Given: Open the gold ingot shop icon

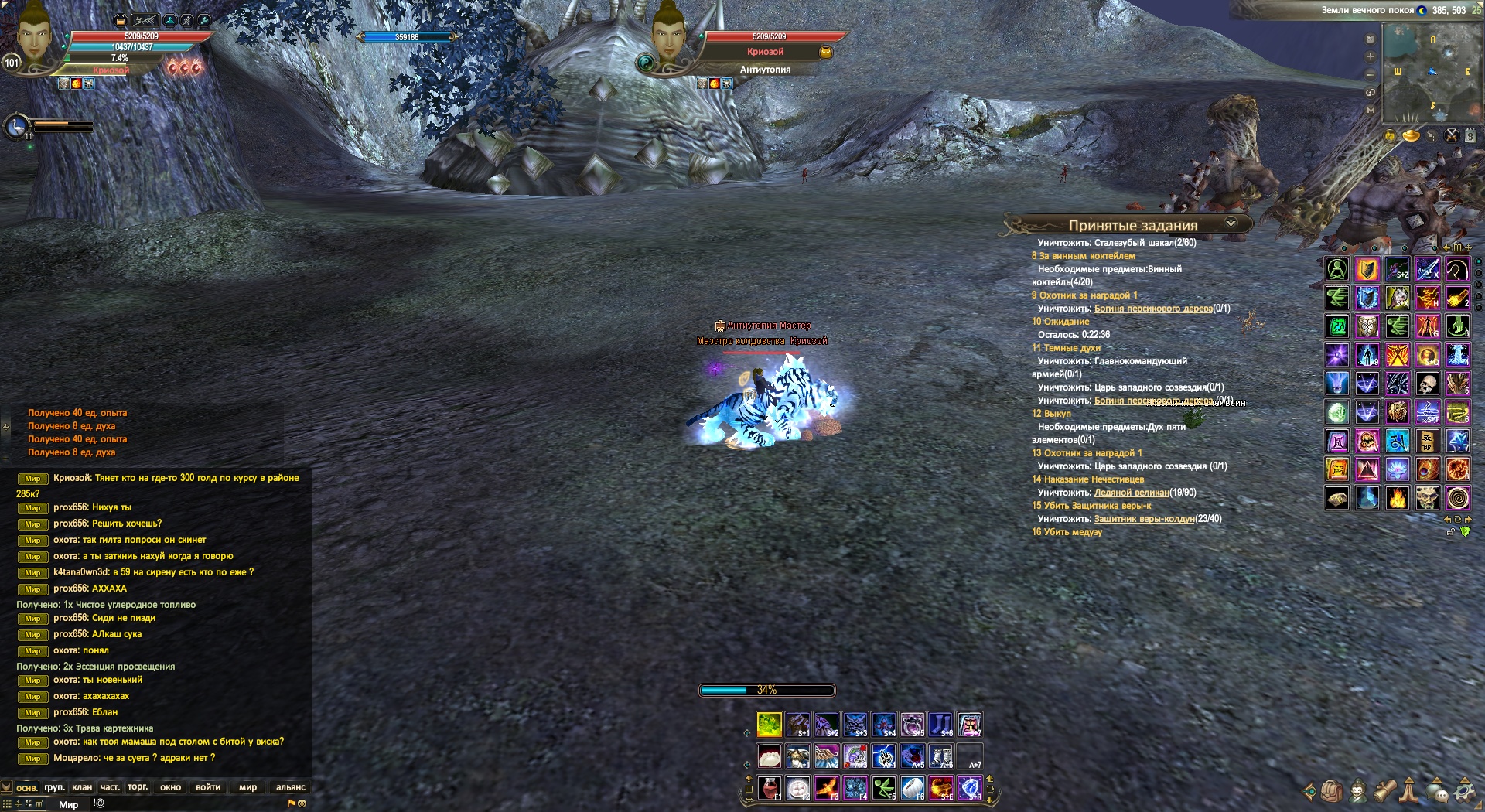Looking at the screenshot, I should click(1412, 136).
